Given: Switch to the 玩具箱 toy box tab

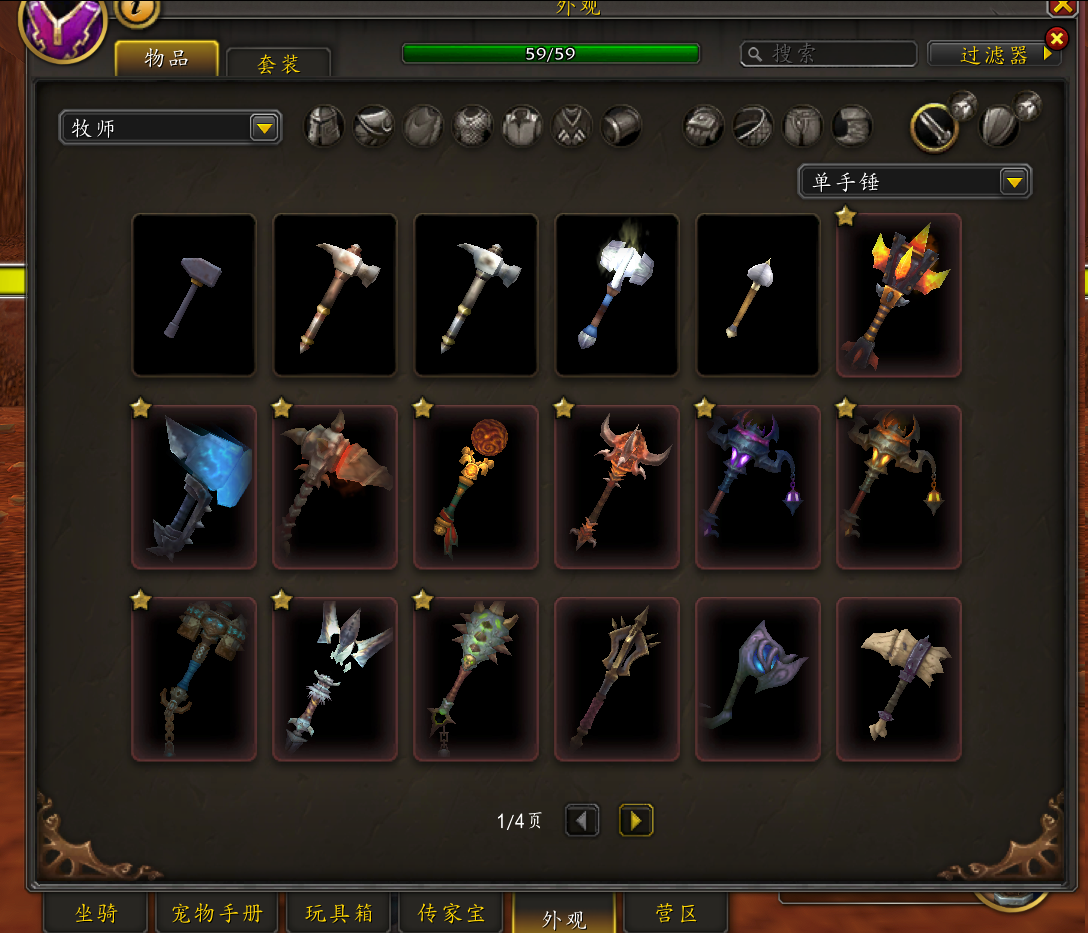Looking at the screenshot, I should 339,913.
